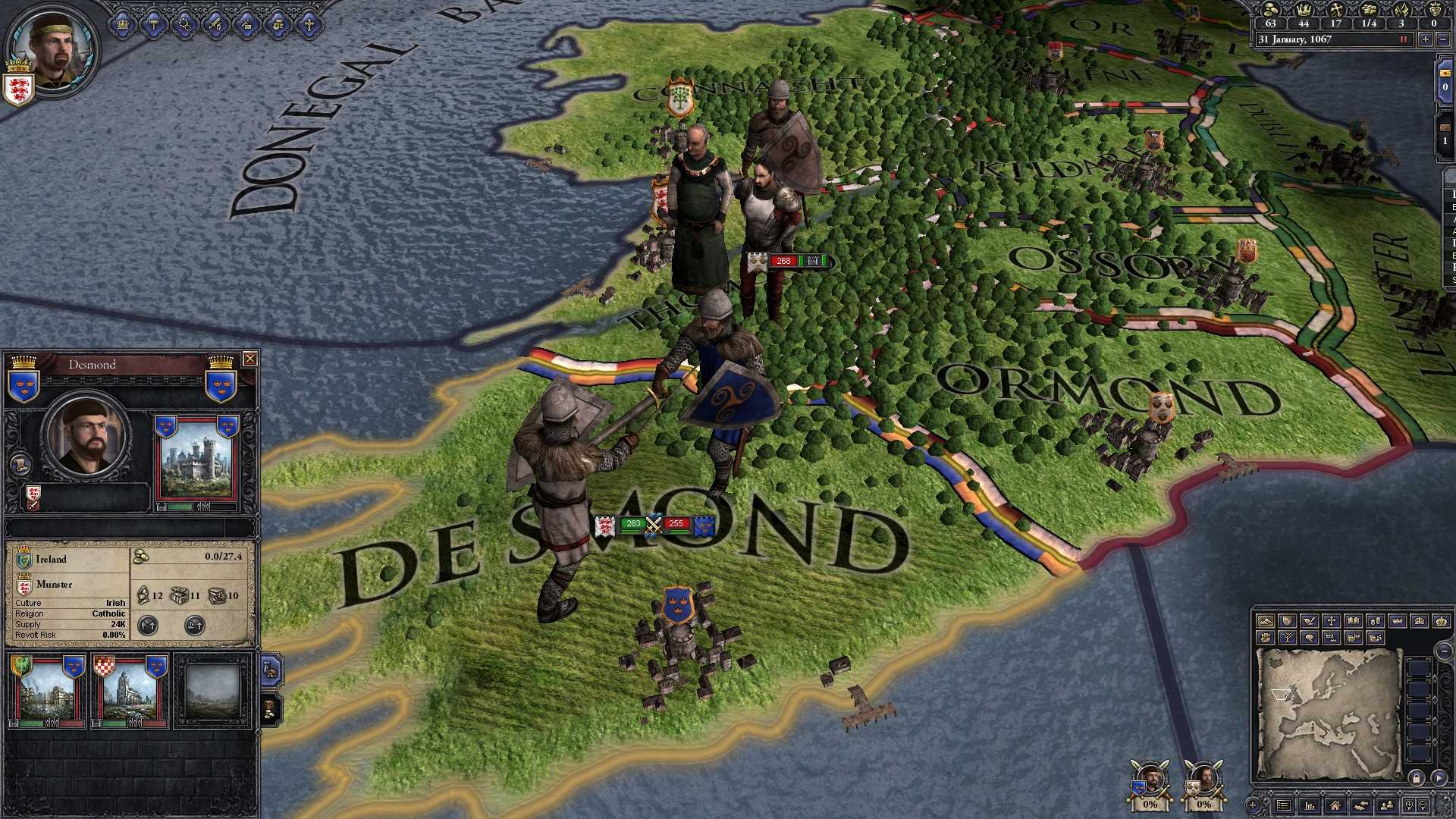Open the Laws screen (hammer icon)
This screenshot has width=1456, height=819.
[x=153, y=24]
